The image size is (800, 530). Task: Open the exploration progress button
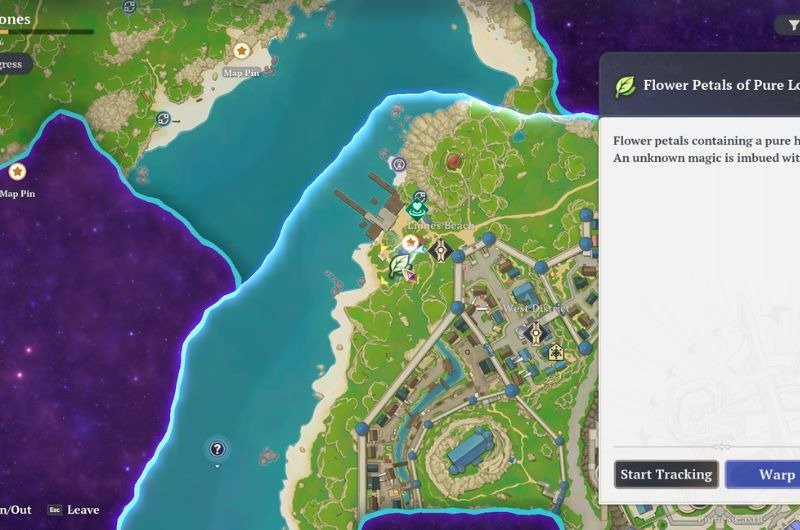coord(14,64)
